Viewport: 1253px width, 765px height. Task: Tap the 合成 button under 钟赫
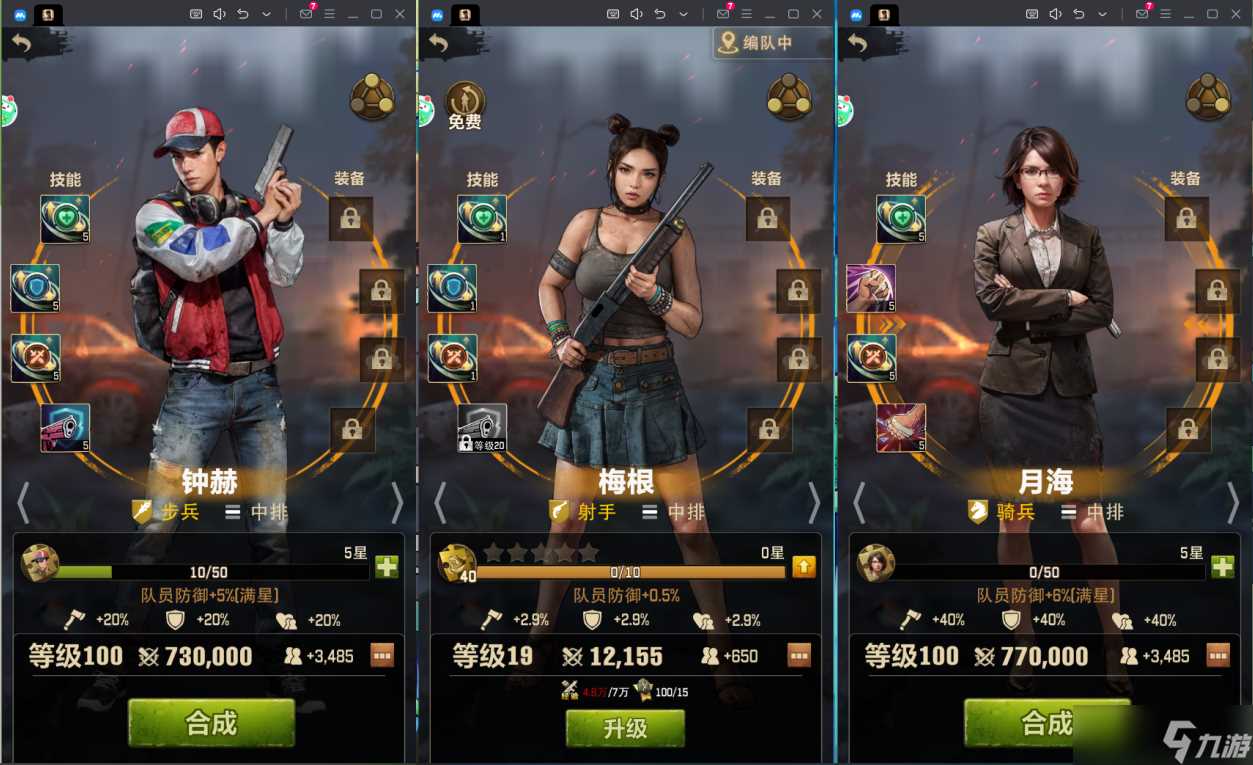pyautogui.click(x=211, y=722)
